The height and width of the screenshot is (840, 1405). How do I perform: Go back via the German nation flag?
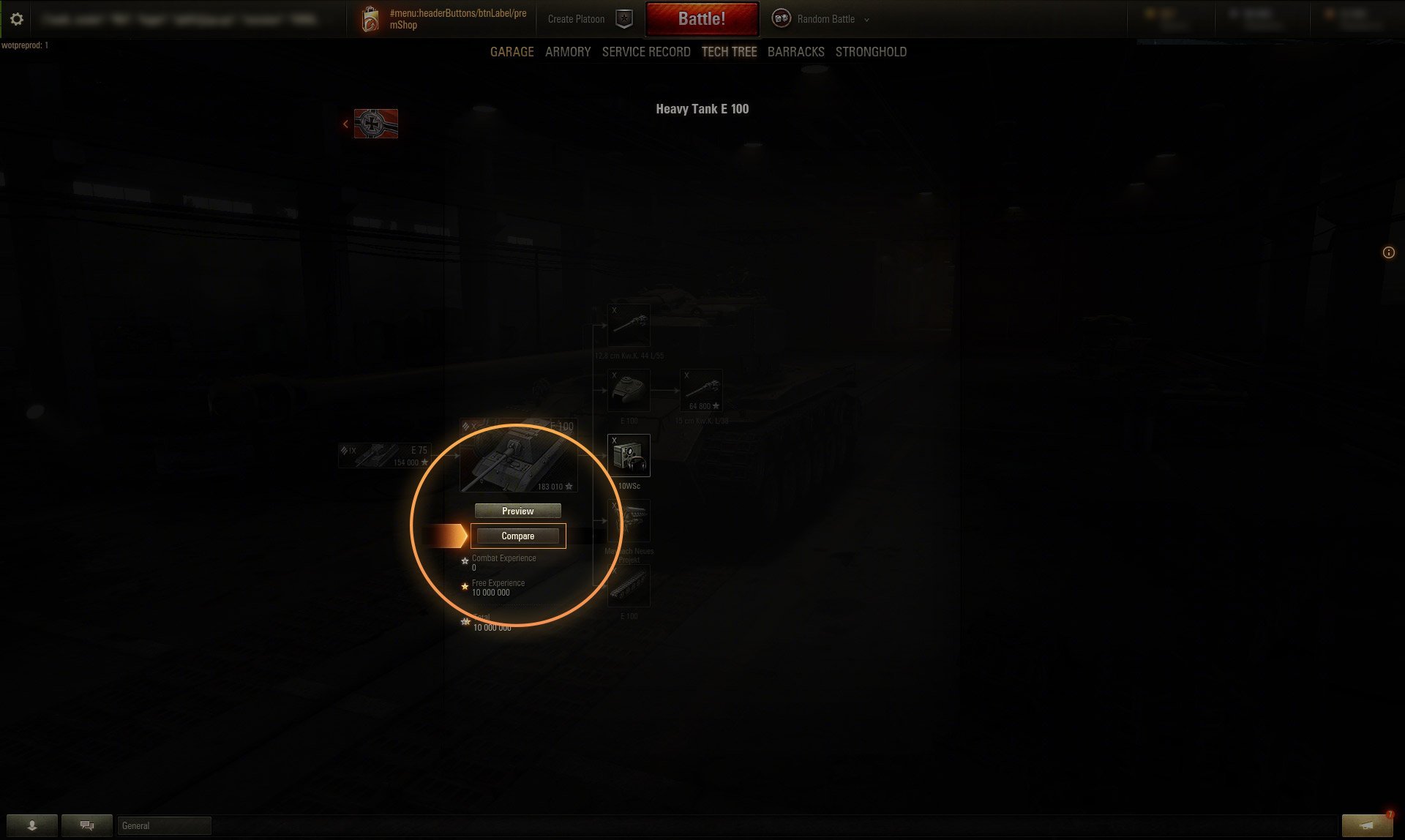click(x=375, y=124)
